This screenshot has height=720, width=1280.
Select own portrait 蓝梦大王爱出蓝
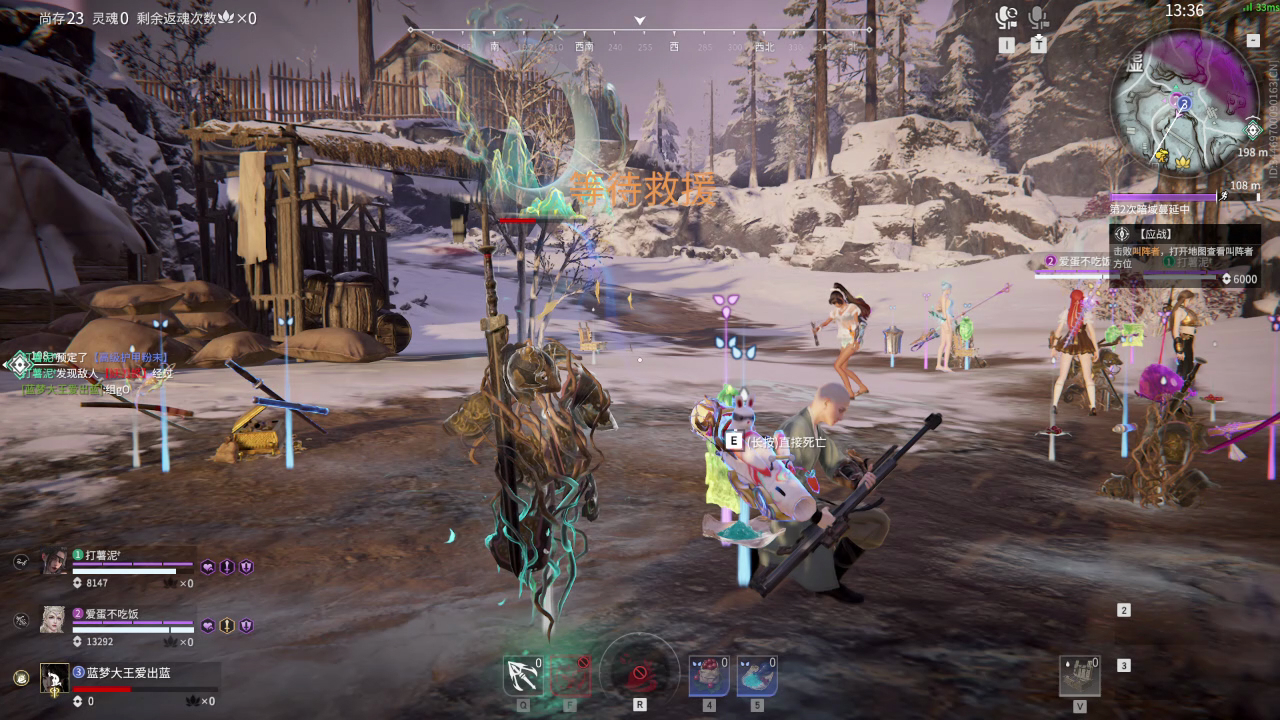[54, 678]
